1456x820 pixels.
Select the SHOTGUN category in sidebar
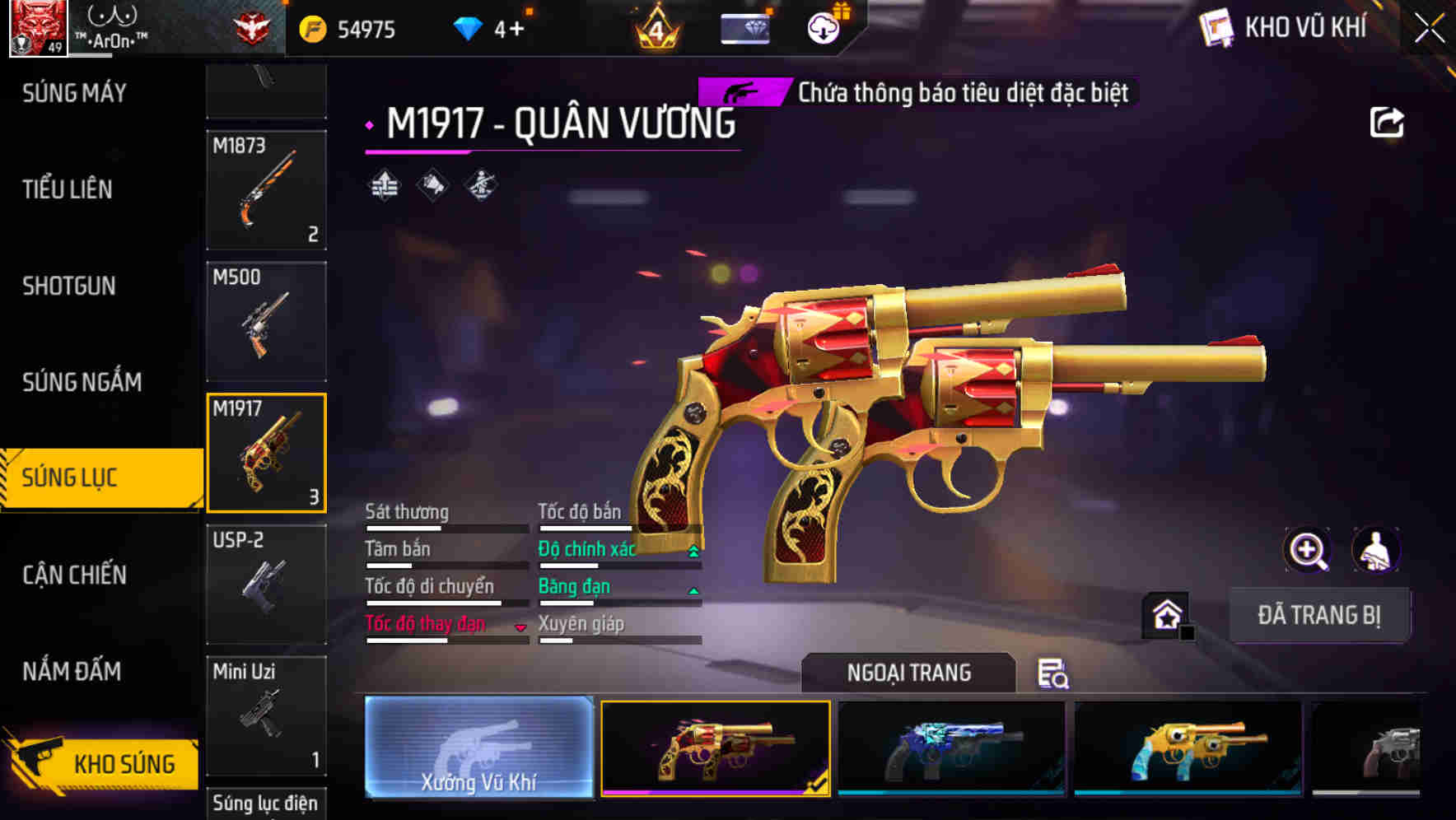(x=68, y=286)
